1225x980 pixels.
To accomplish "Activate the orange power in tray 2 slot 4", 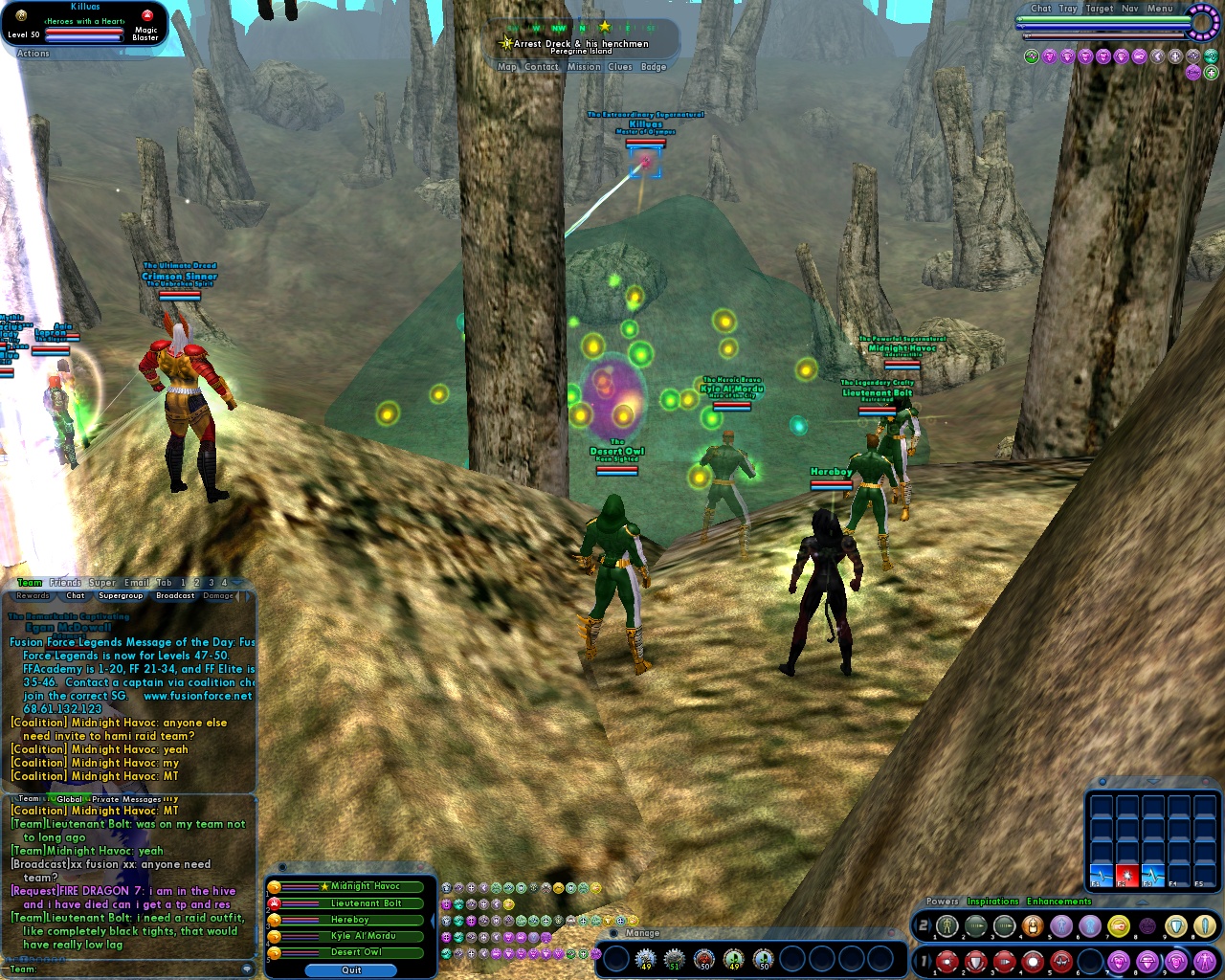I will pyautogui.click(x=1033, y=924).
